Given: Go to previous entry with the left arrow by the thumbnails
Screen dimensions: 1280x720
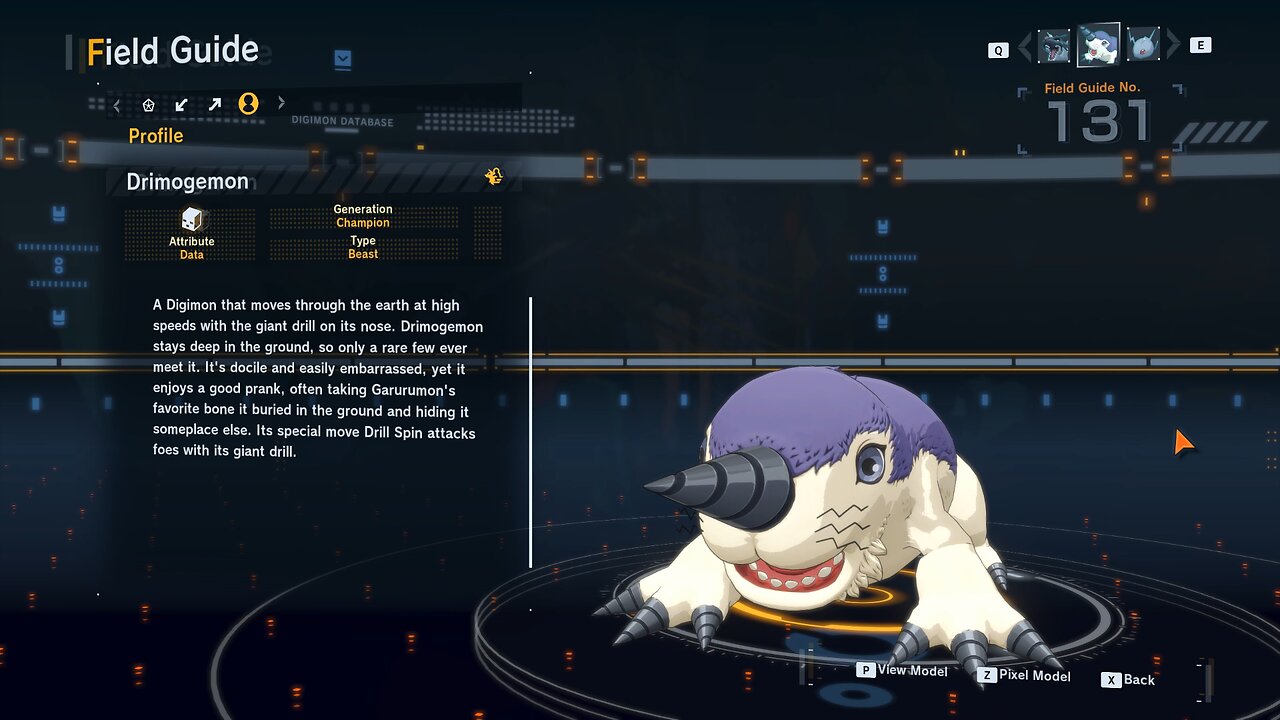Looking at the screenshot, I should click(x=1024, y=46).
